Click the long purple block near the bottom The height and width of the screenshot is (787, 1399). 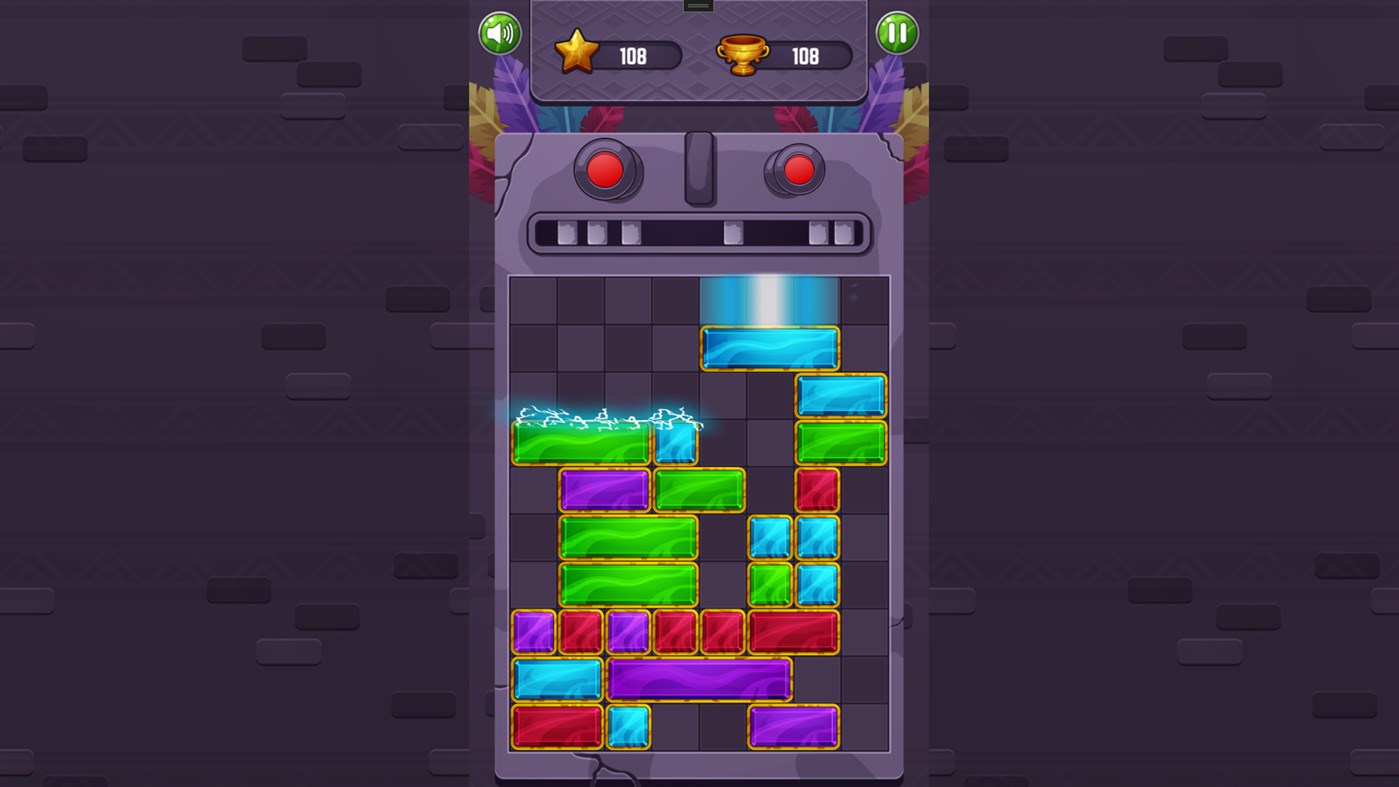click(x=701, y=678)
